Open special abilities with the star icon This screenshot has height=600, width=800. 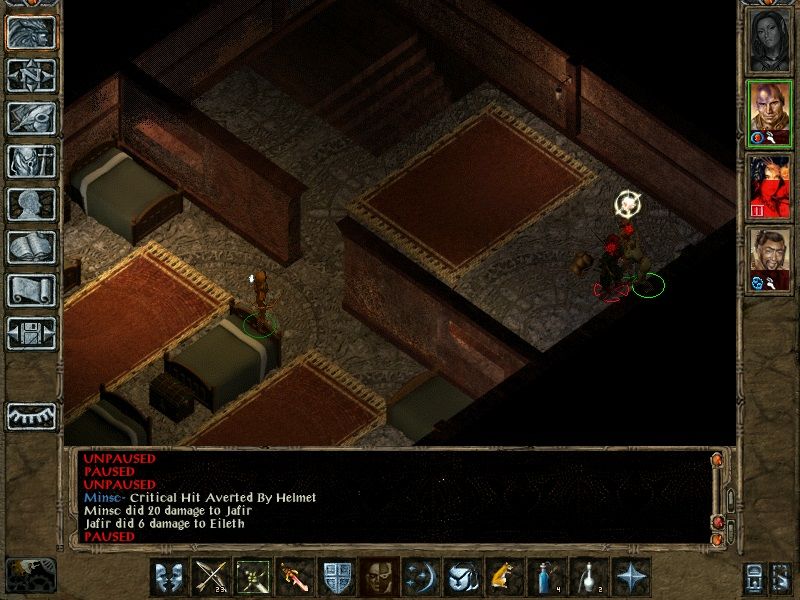click(628, 577)
